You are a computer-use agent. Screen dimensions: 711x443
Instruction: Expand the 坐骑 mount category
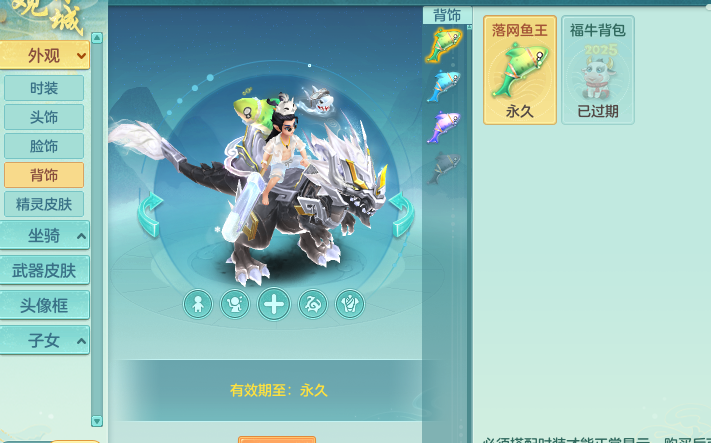point(44,236)
